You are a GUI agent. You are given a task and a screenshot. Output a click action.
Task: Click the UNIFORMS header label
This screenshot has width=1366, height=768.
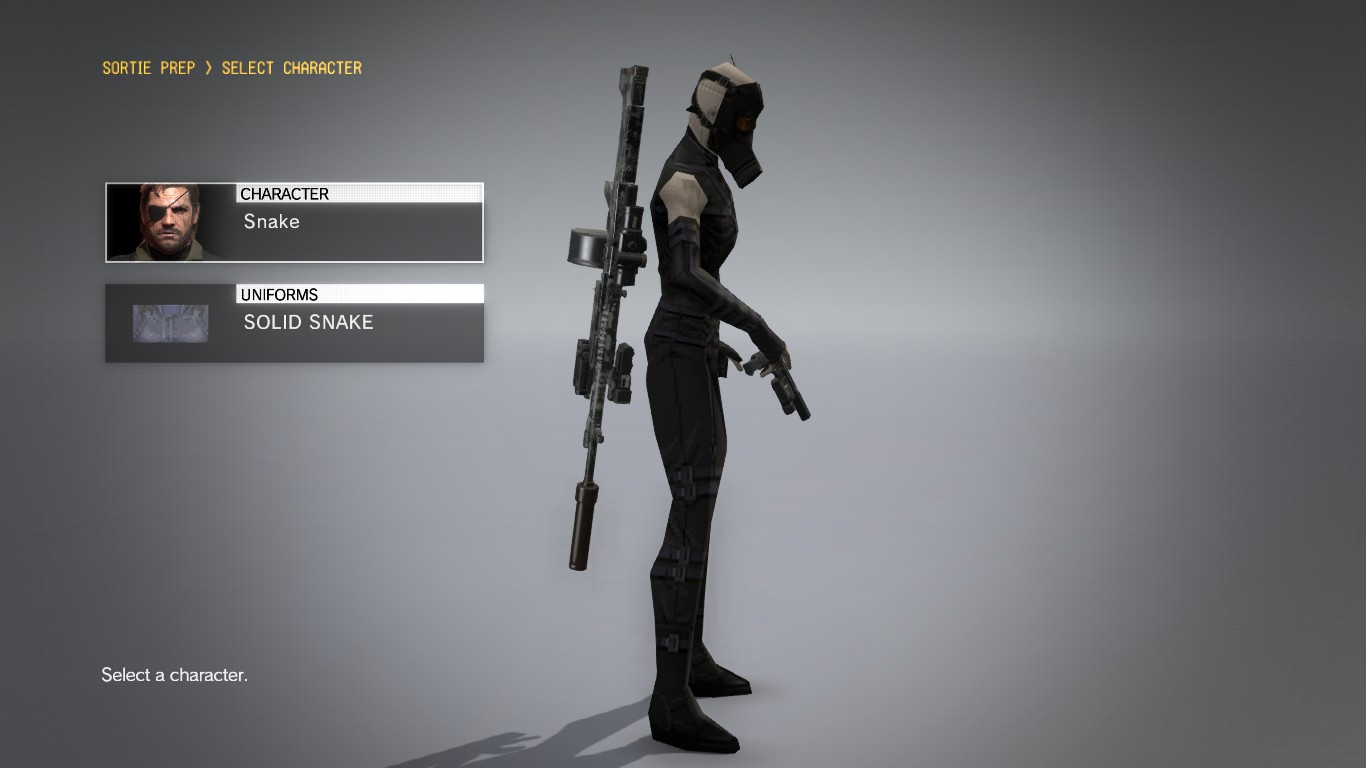click(x=279, y=294)
